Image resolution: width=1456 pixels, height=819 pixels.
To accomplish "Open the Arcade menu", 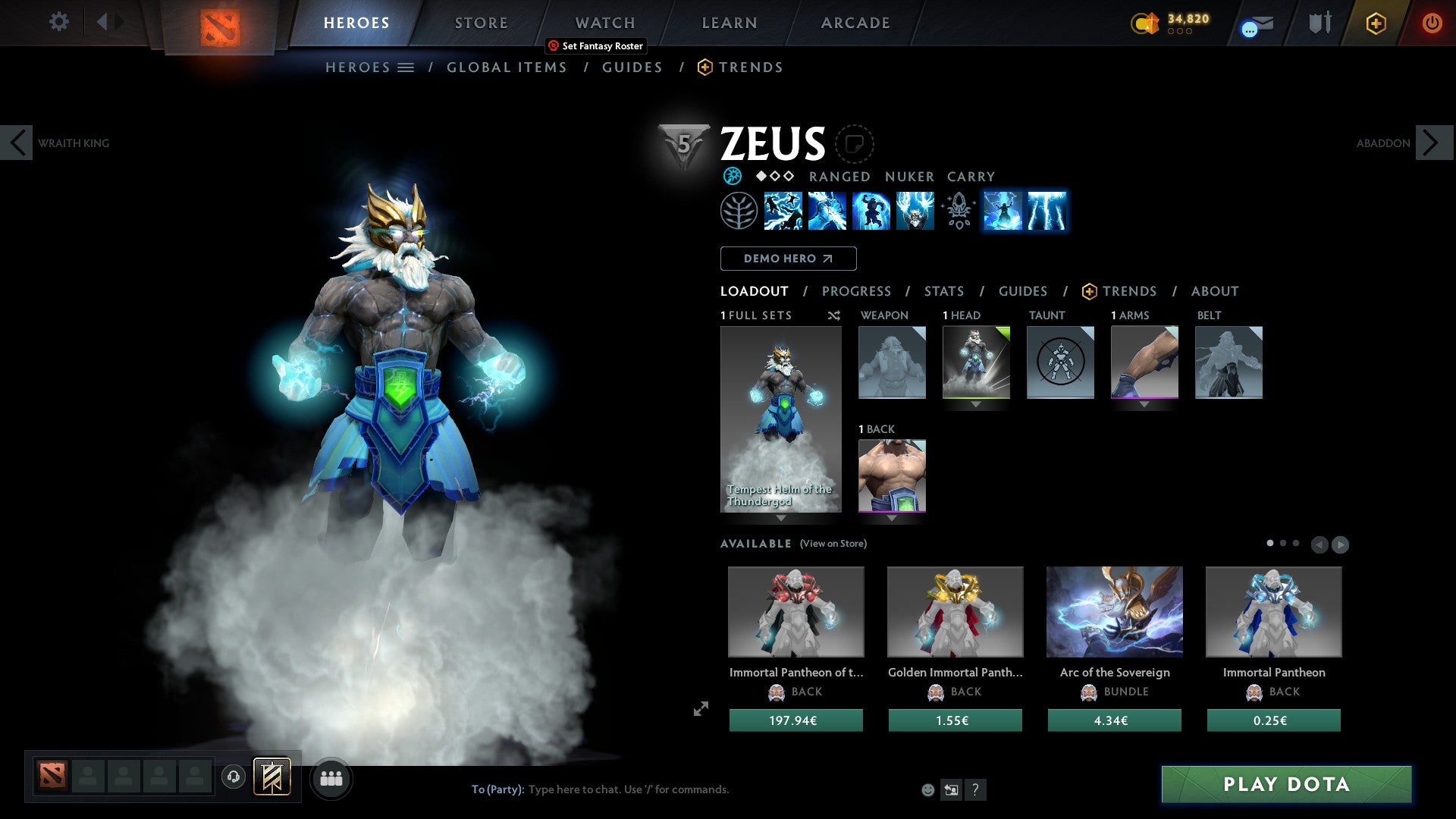I will coord(855,22).
